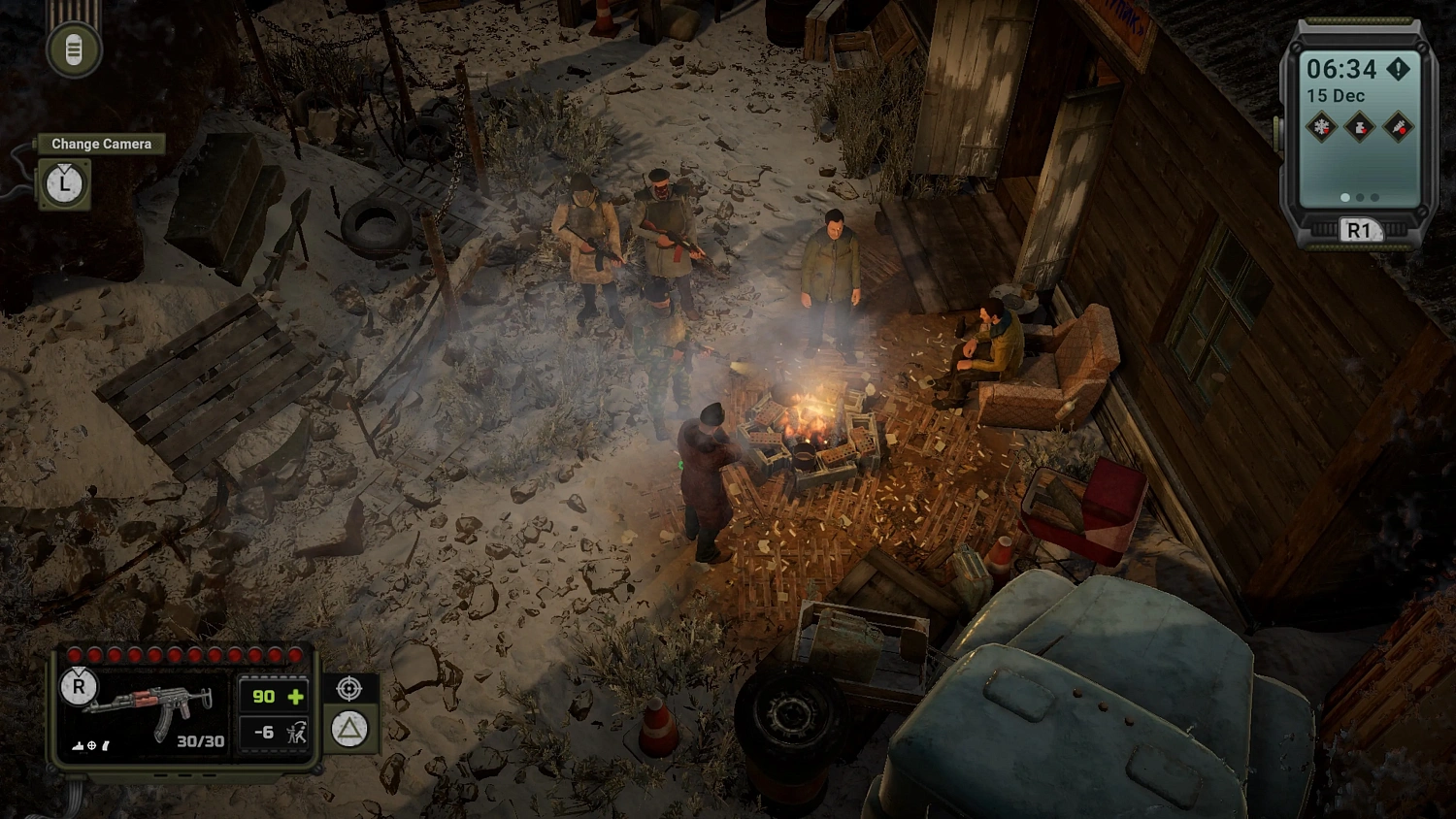Toggle the first red ammo indicator light

coord(73,654)
